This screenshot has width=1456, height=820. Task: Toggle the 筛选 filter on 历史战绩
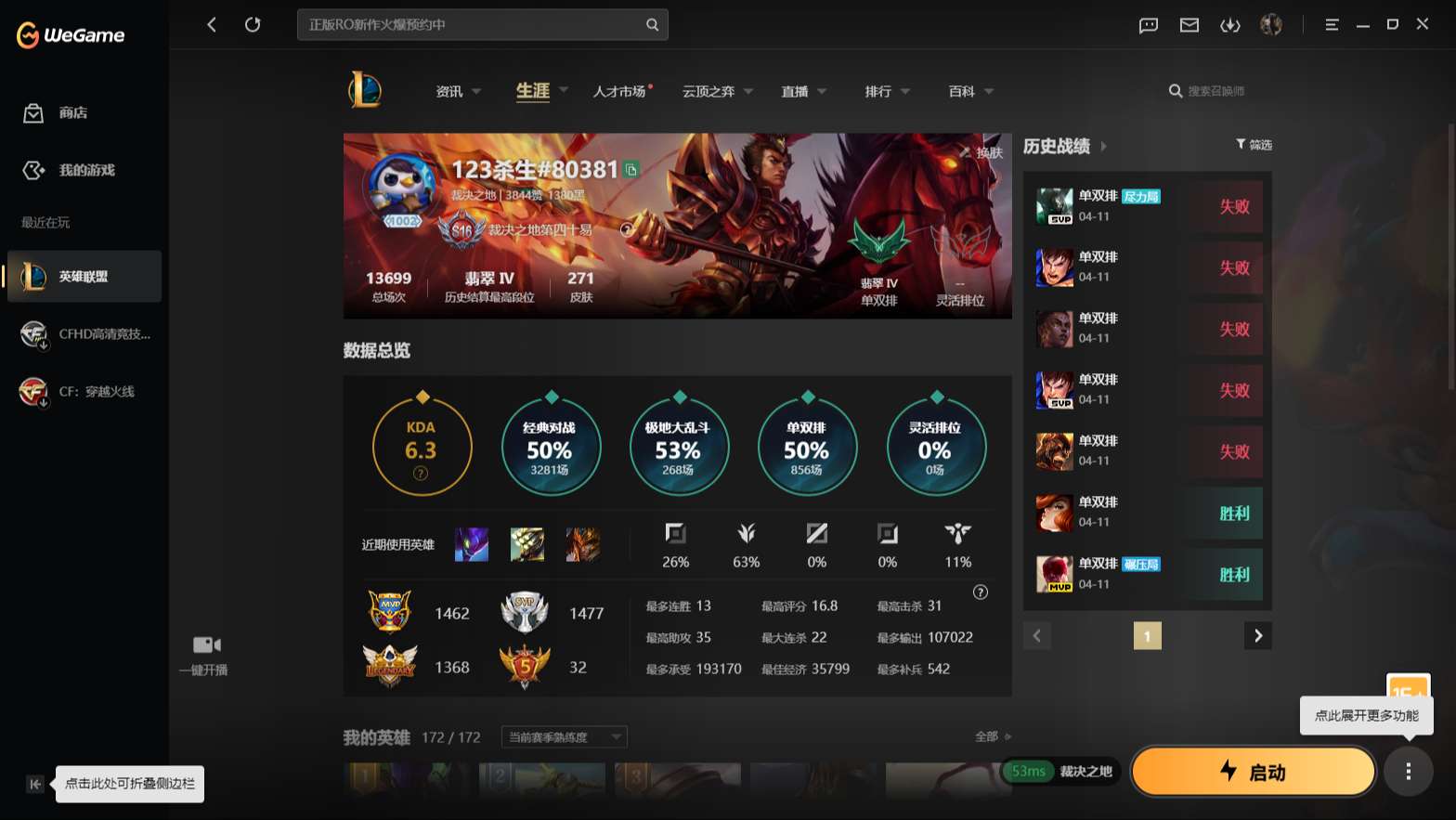1253,145
